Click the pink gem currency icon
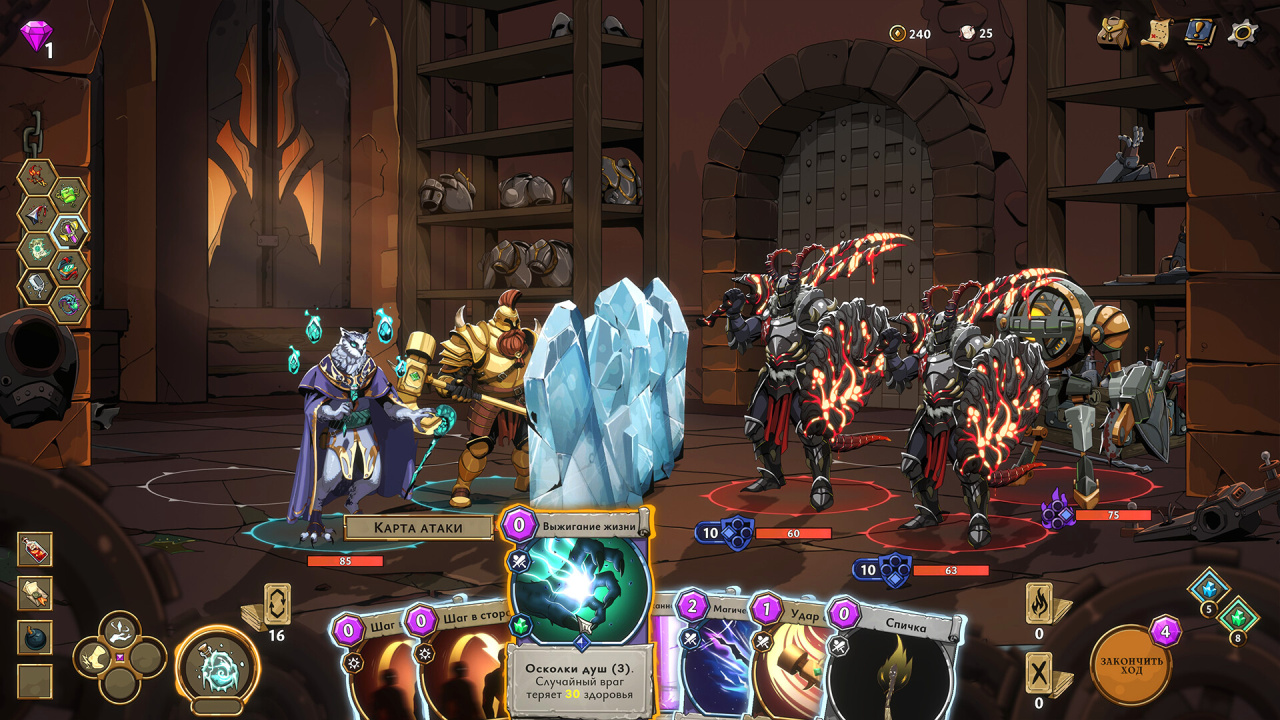The height and width of the screenshot is (720, 1280). 35,36
